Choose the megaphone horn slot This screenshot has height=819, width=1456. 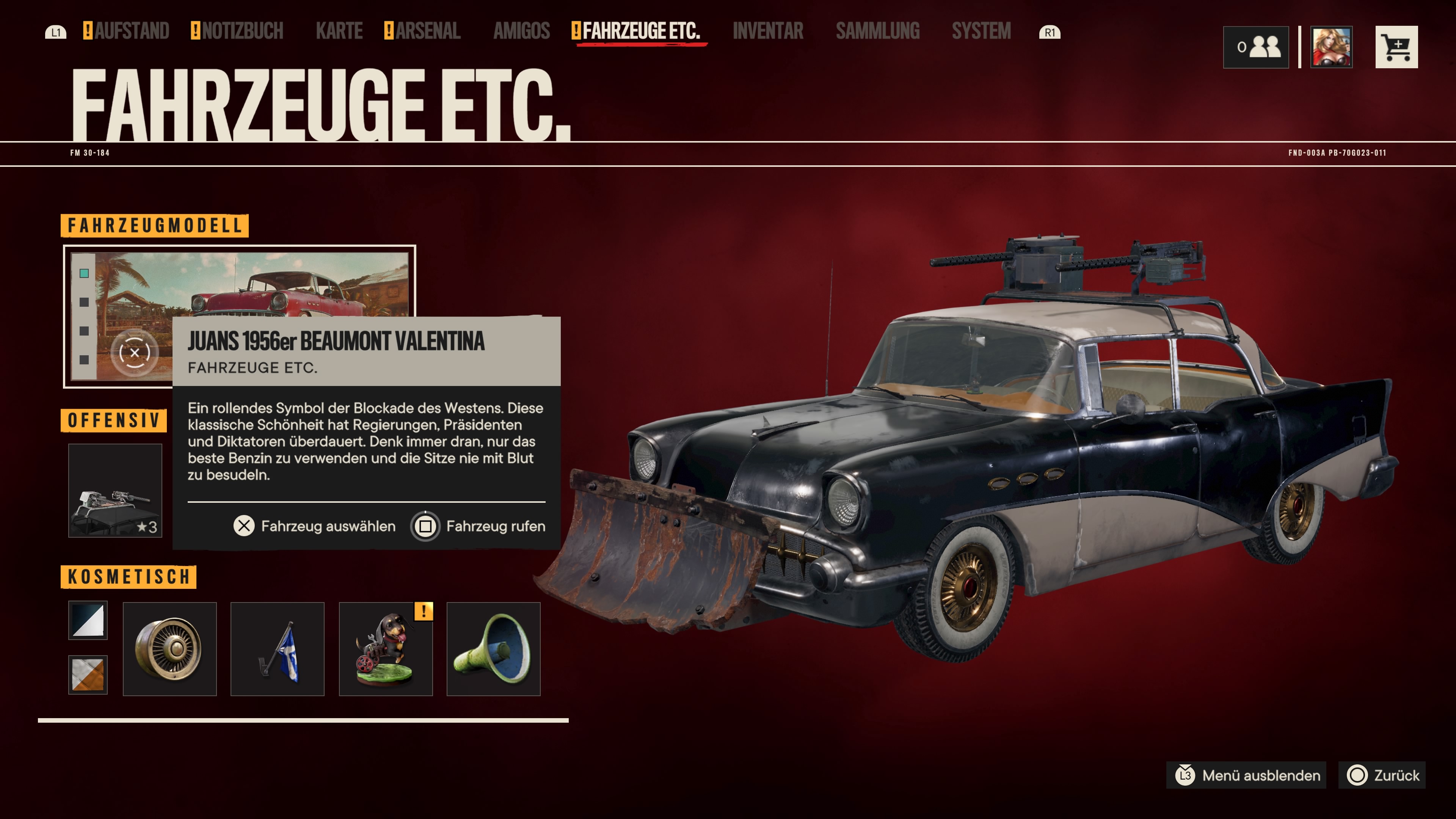pos(493,649)
